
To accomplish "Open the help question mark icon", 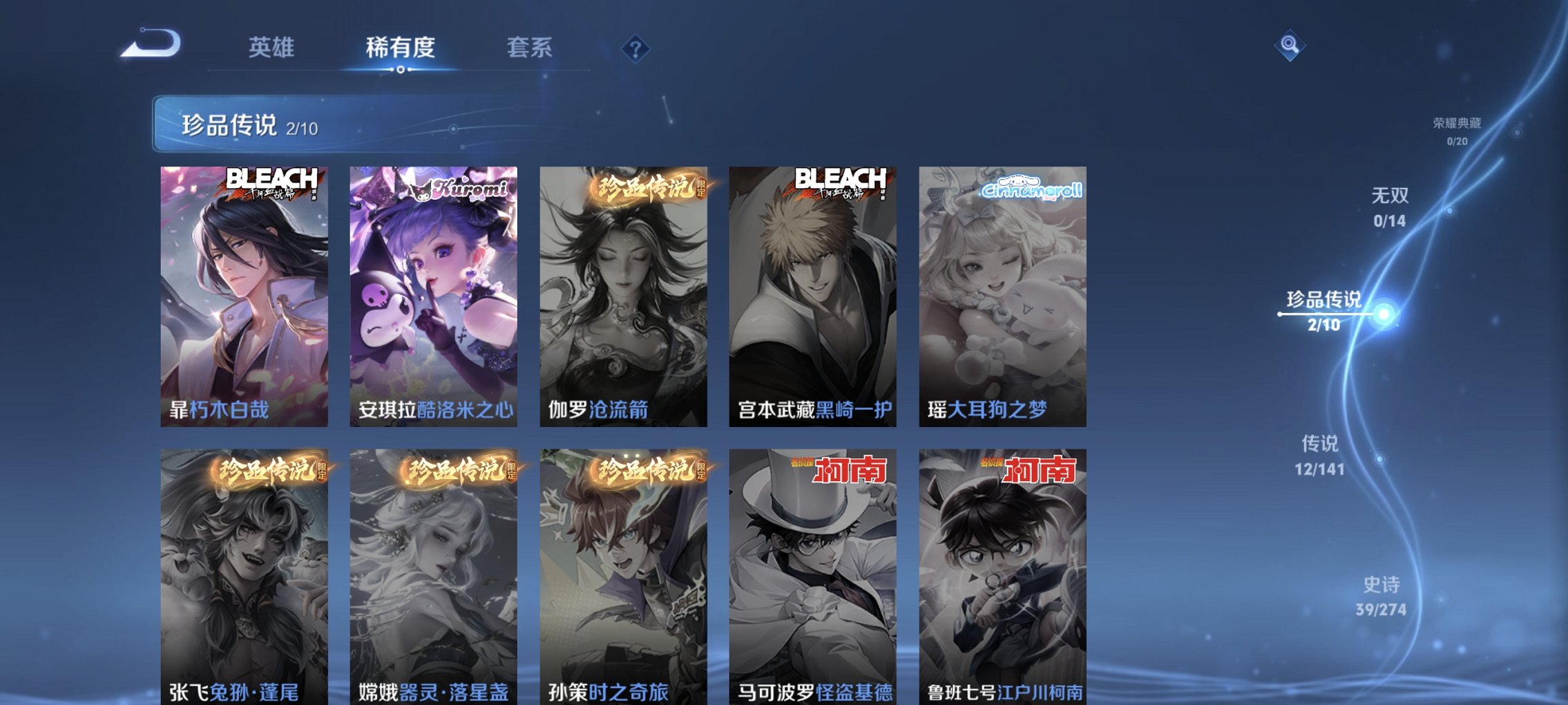I will pos(635,49).
